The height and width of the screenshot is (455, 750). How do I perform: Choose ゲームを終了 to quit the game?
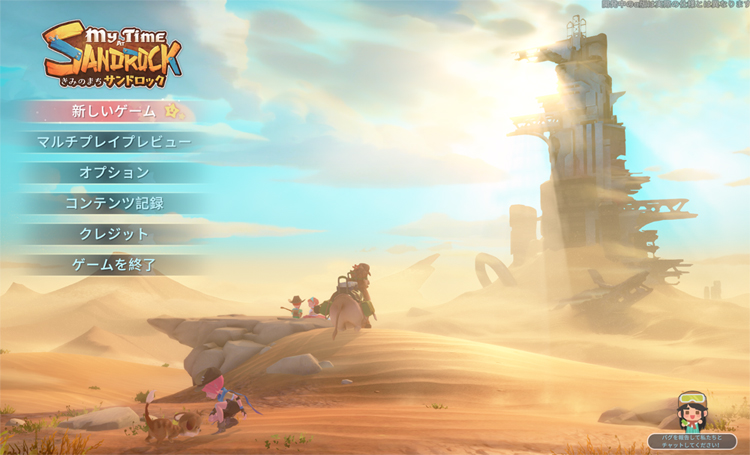coord(114,265)
